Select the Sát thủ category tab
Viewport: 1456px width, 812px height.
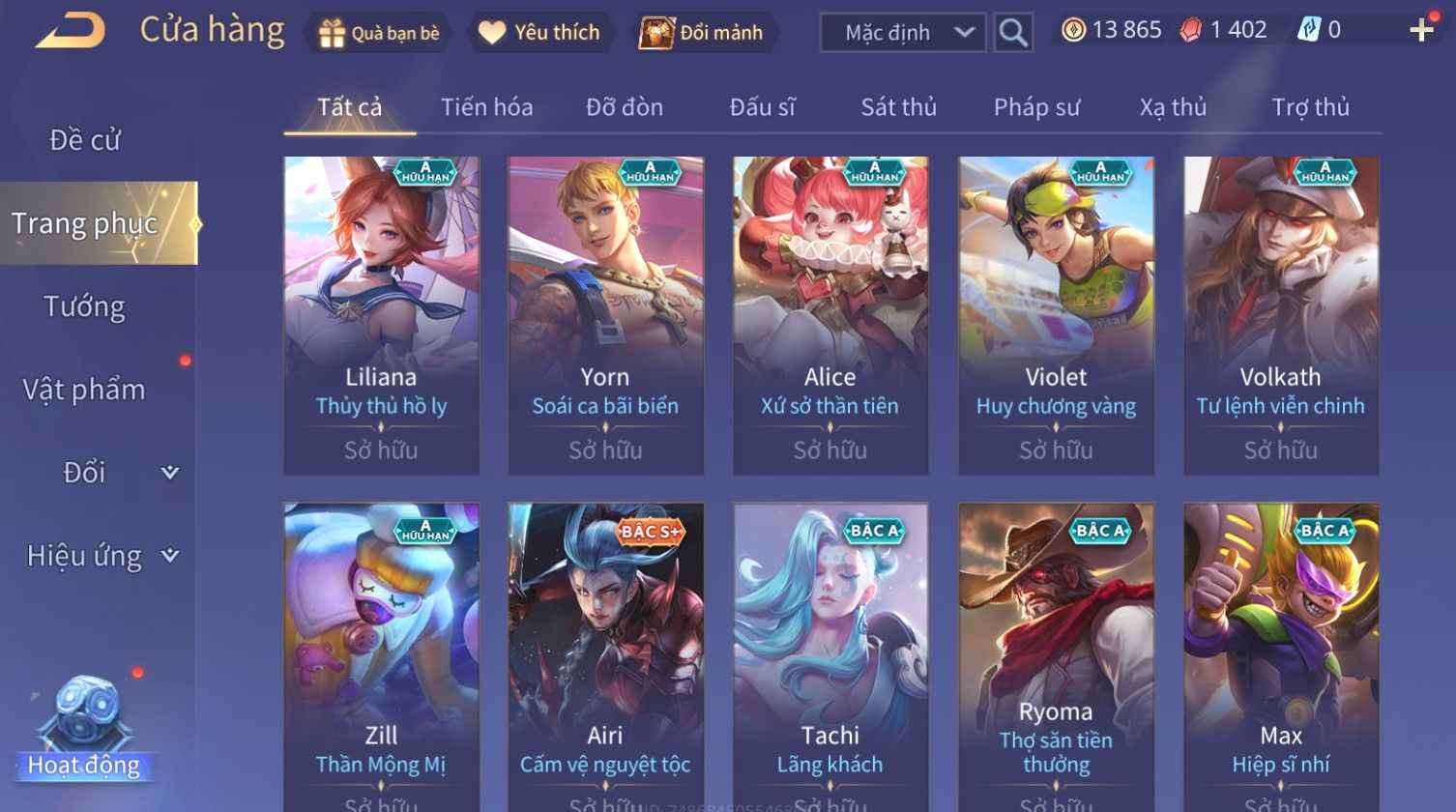click(x=898, y=107)
